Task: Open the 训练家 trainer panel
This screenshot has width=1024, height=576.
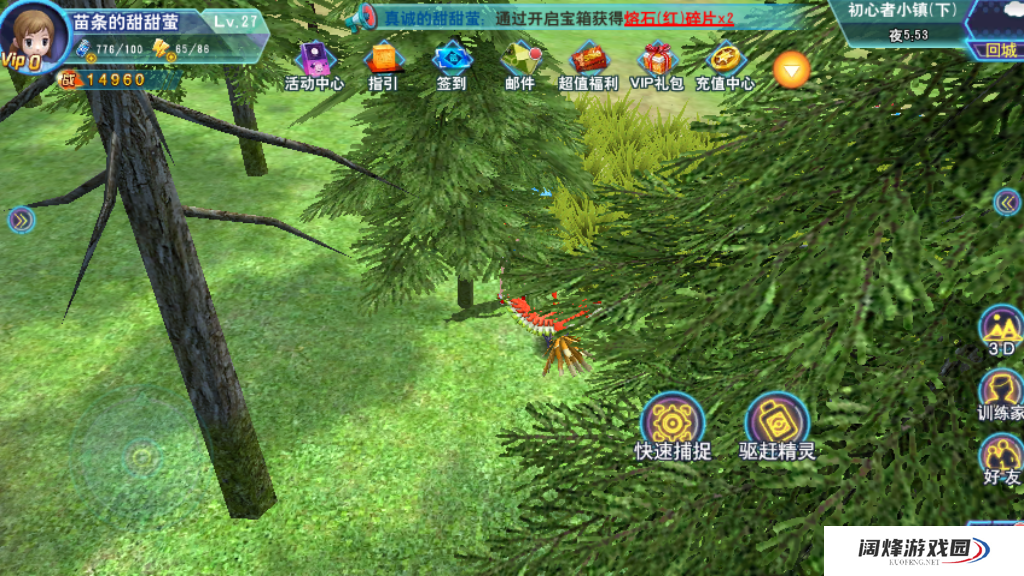Action: tap(1000, 393)
